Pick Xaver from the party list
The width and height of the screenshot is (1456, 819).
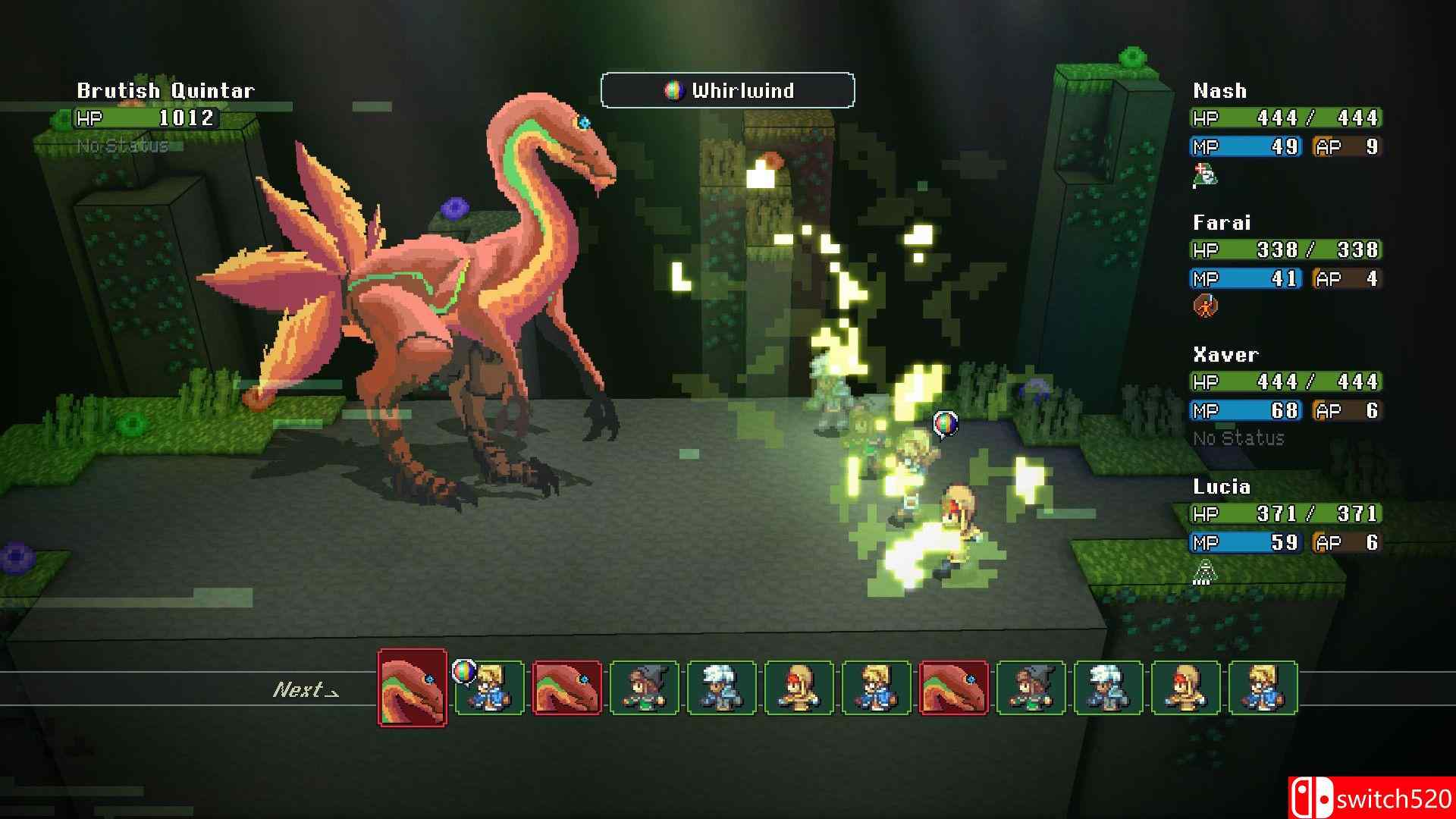1225,355
